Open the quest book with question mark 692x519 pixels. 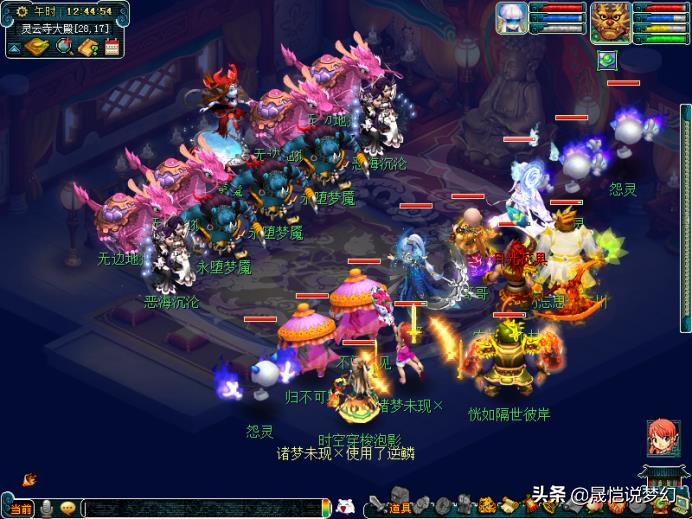pyautogui.click(x=88, y=47)
